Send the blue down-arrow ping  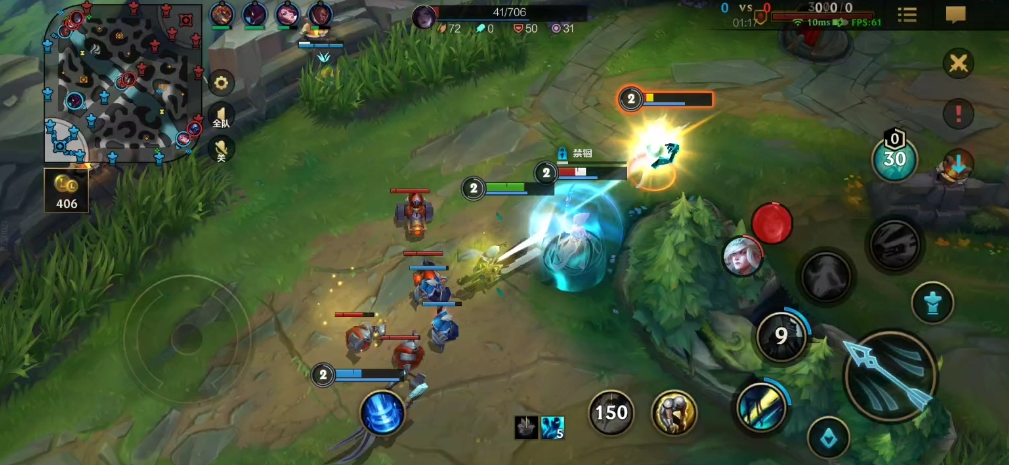958,163
